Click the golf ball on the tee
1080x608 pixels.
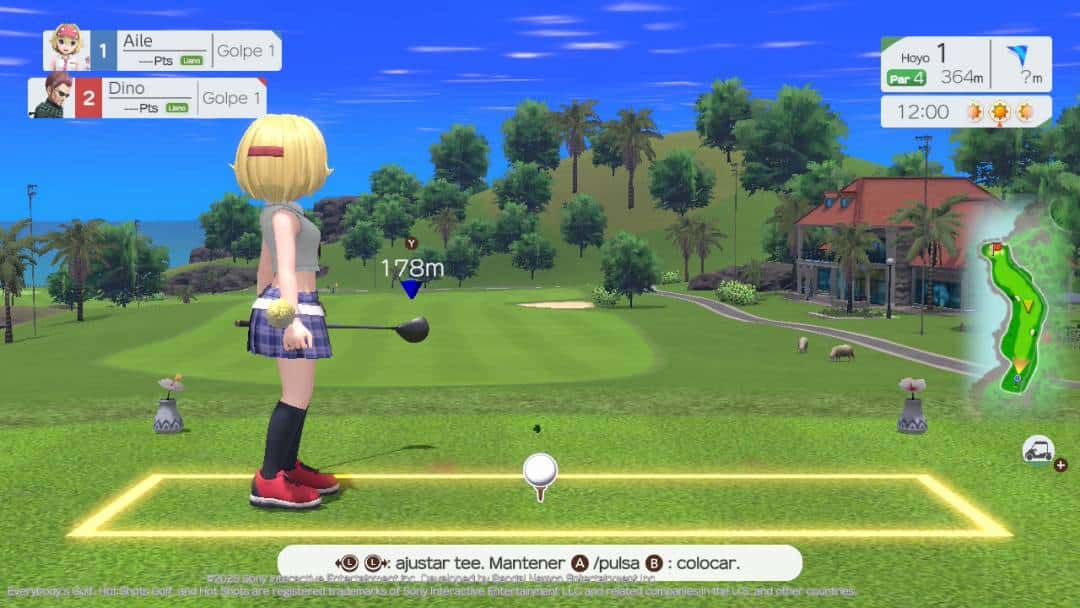(x=541, y=468)
